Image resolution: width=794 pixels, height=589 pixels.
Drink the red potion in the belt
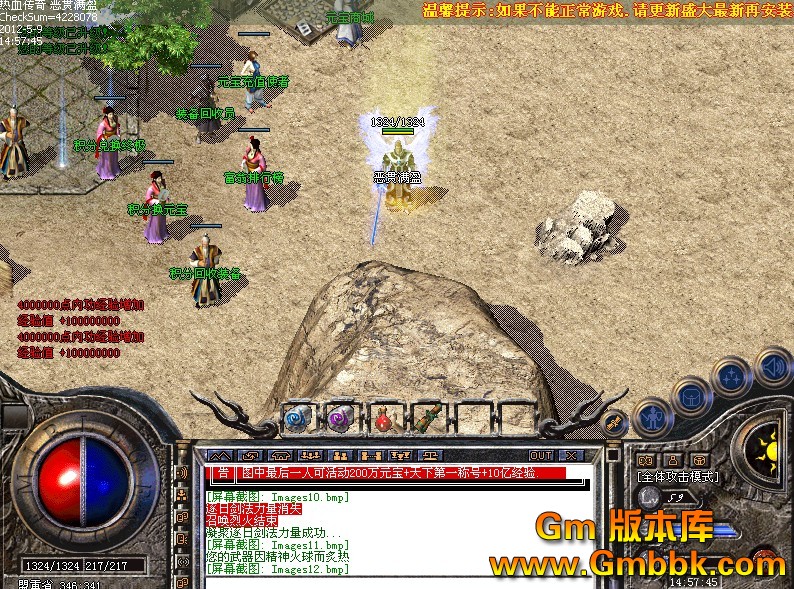(x=382, y=420)
